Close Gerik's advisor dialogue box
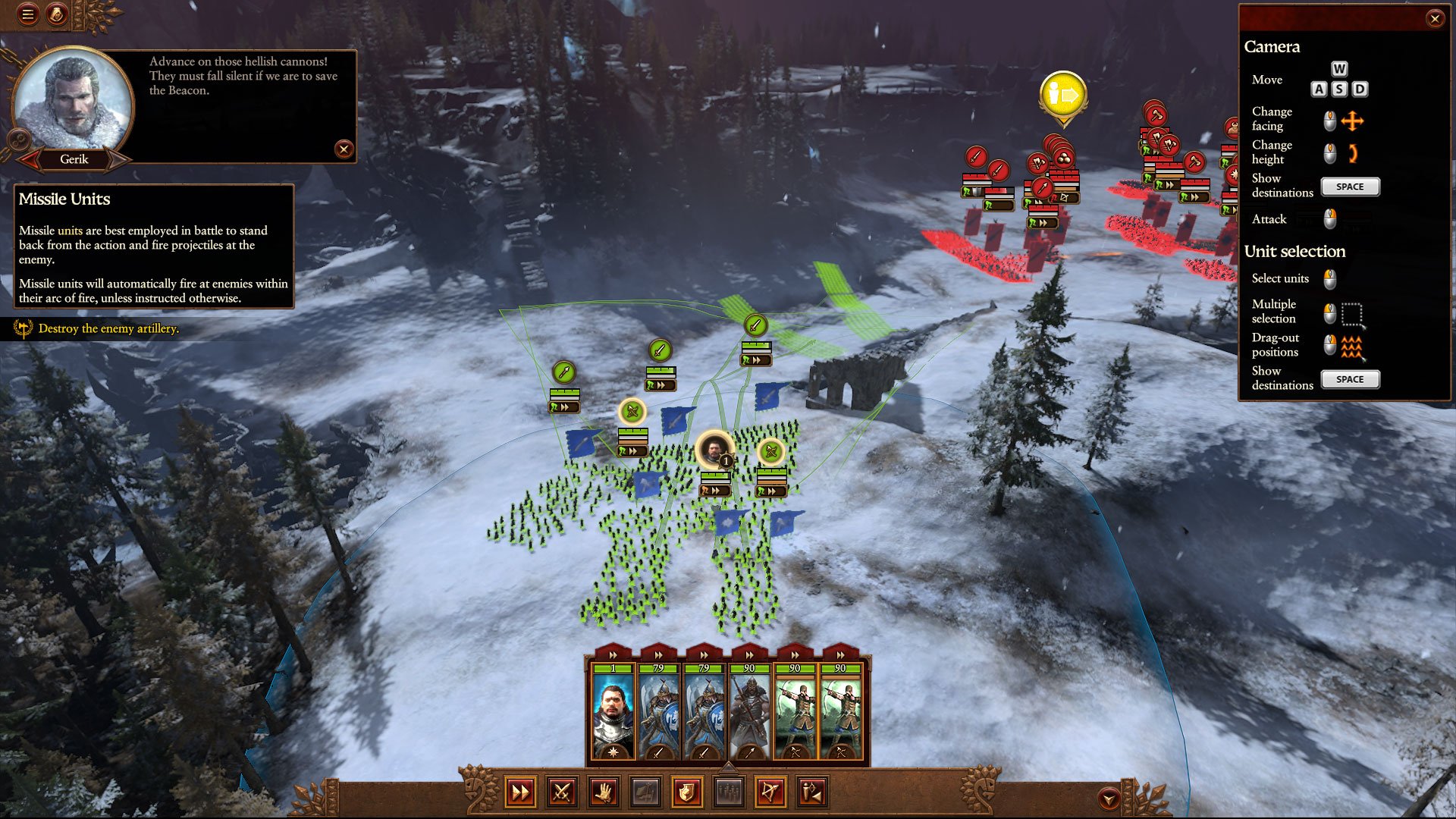The height and width of the screenshot is (819, 1456). coord(344,149)
